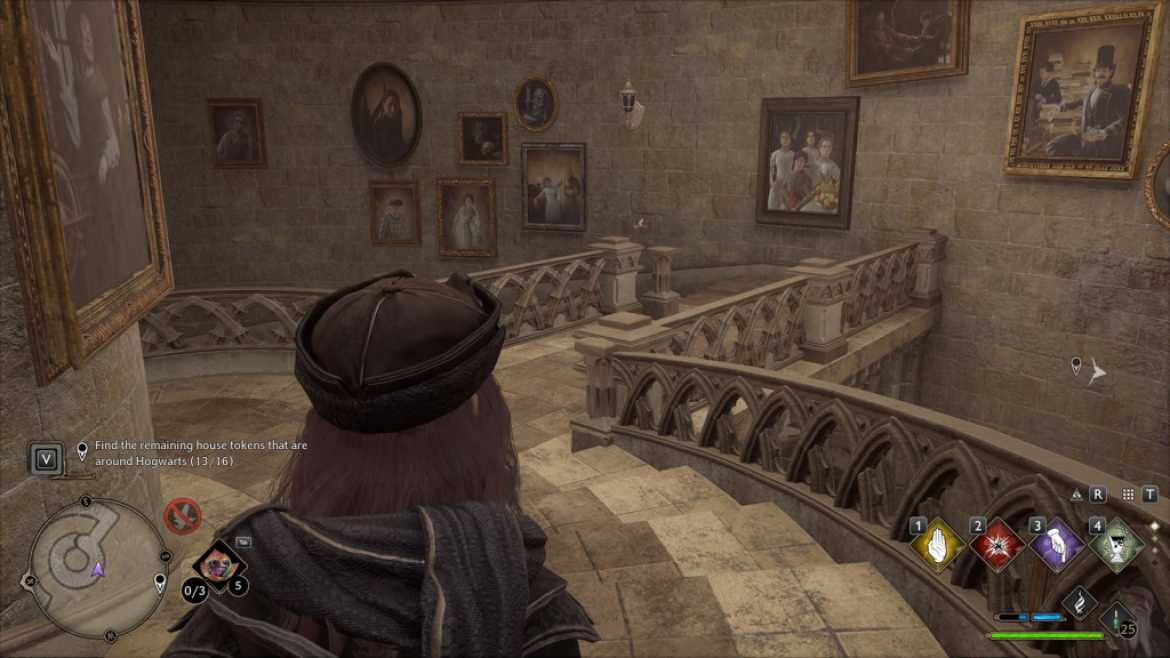Click the quest marker pin on minimap edge
Viewport: 1170px width, 658px height.
[x=160, y=582]
